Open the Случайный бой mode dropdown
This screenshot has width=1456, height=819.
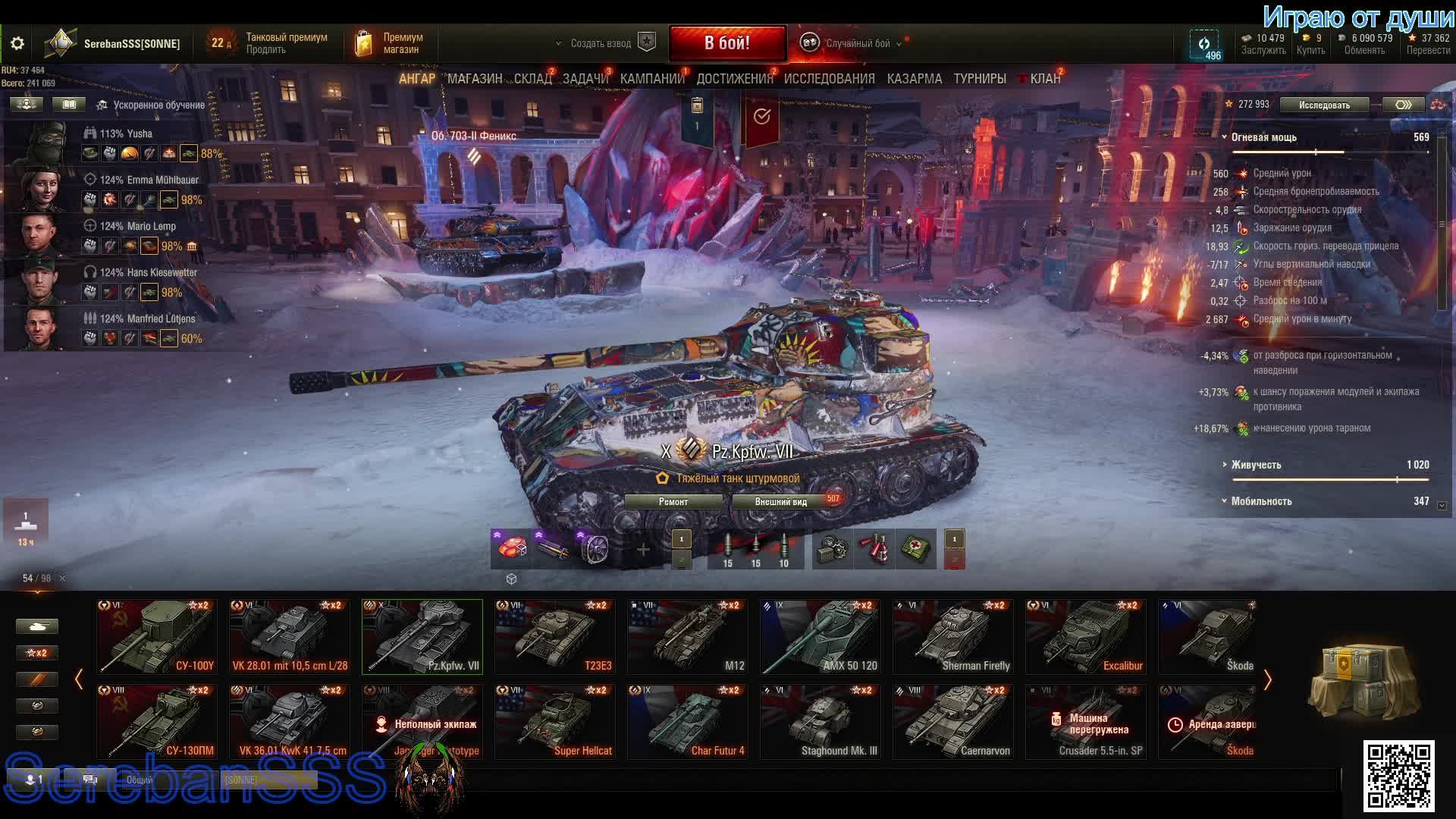(857, 44)
